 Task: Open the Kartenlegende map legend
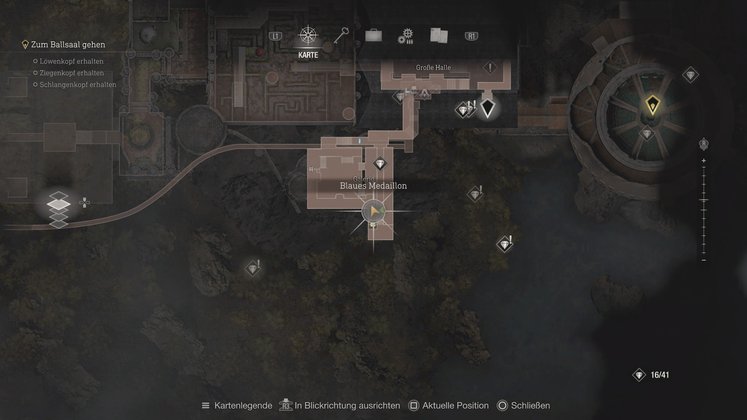point(237,405)
